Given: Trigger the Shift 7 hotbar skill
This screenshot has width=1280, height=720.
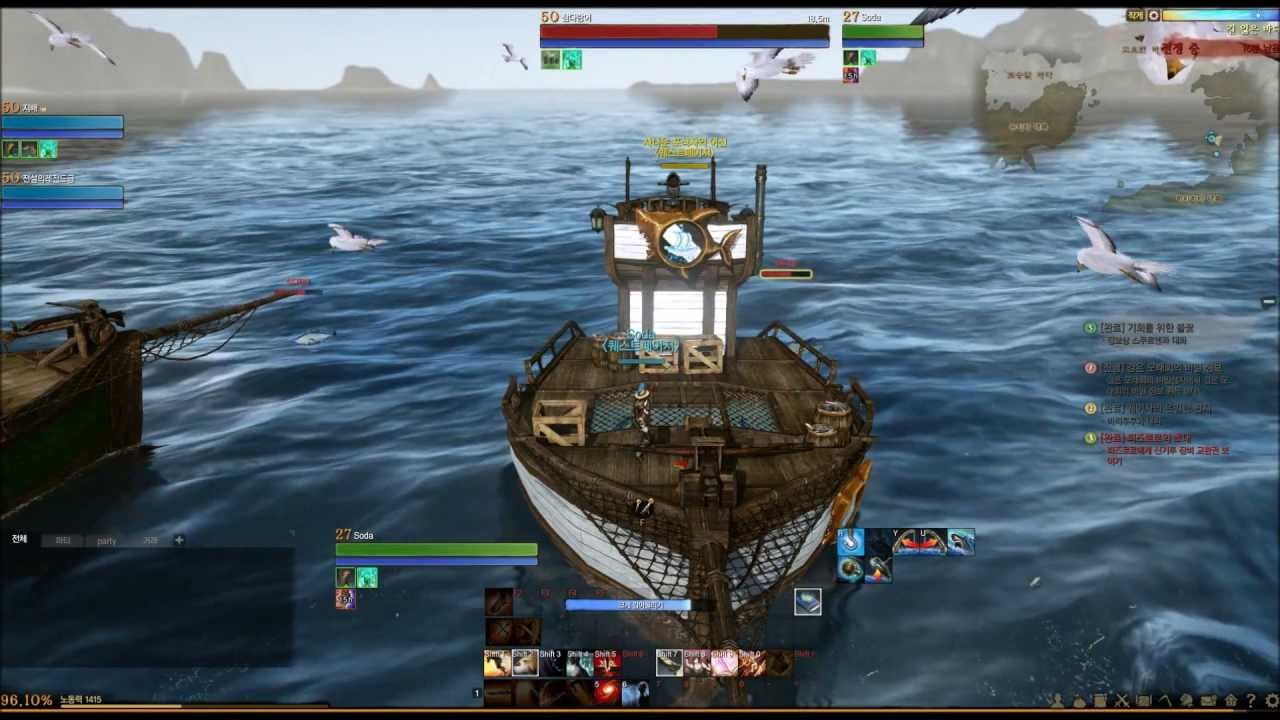Looking at the screenshot, I should click(669, 663).
